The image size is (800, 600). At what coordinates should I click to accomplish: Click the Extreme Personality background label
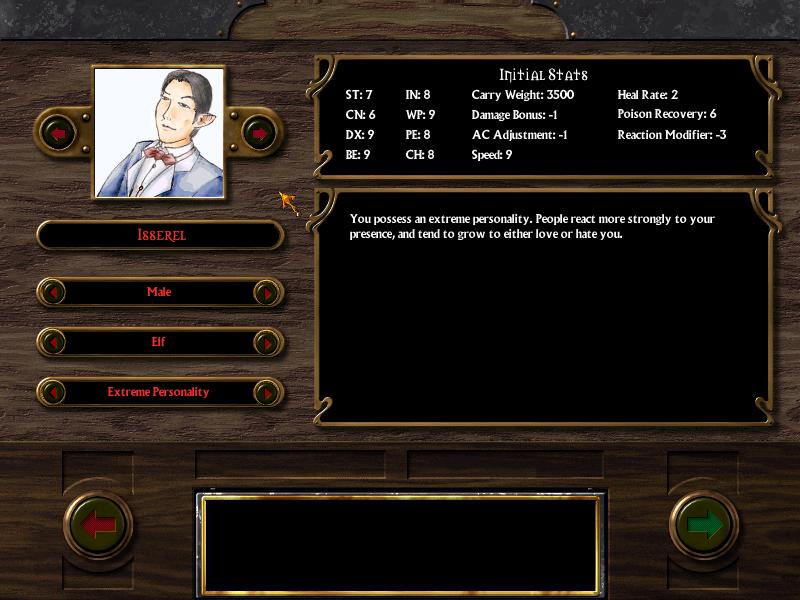158,392
